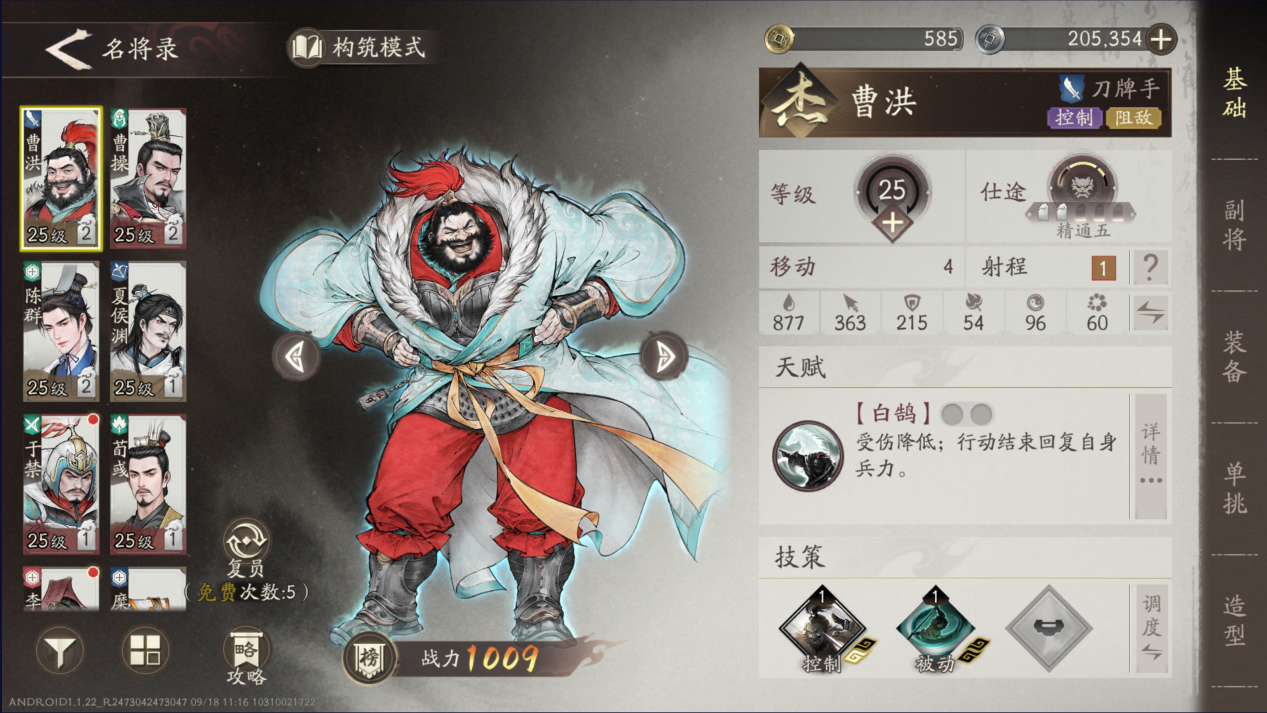This screenshot has width=1267, height=713.
Task: Switch to the 装备 equipment tab
Action: point(1235,357)
